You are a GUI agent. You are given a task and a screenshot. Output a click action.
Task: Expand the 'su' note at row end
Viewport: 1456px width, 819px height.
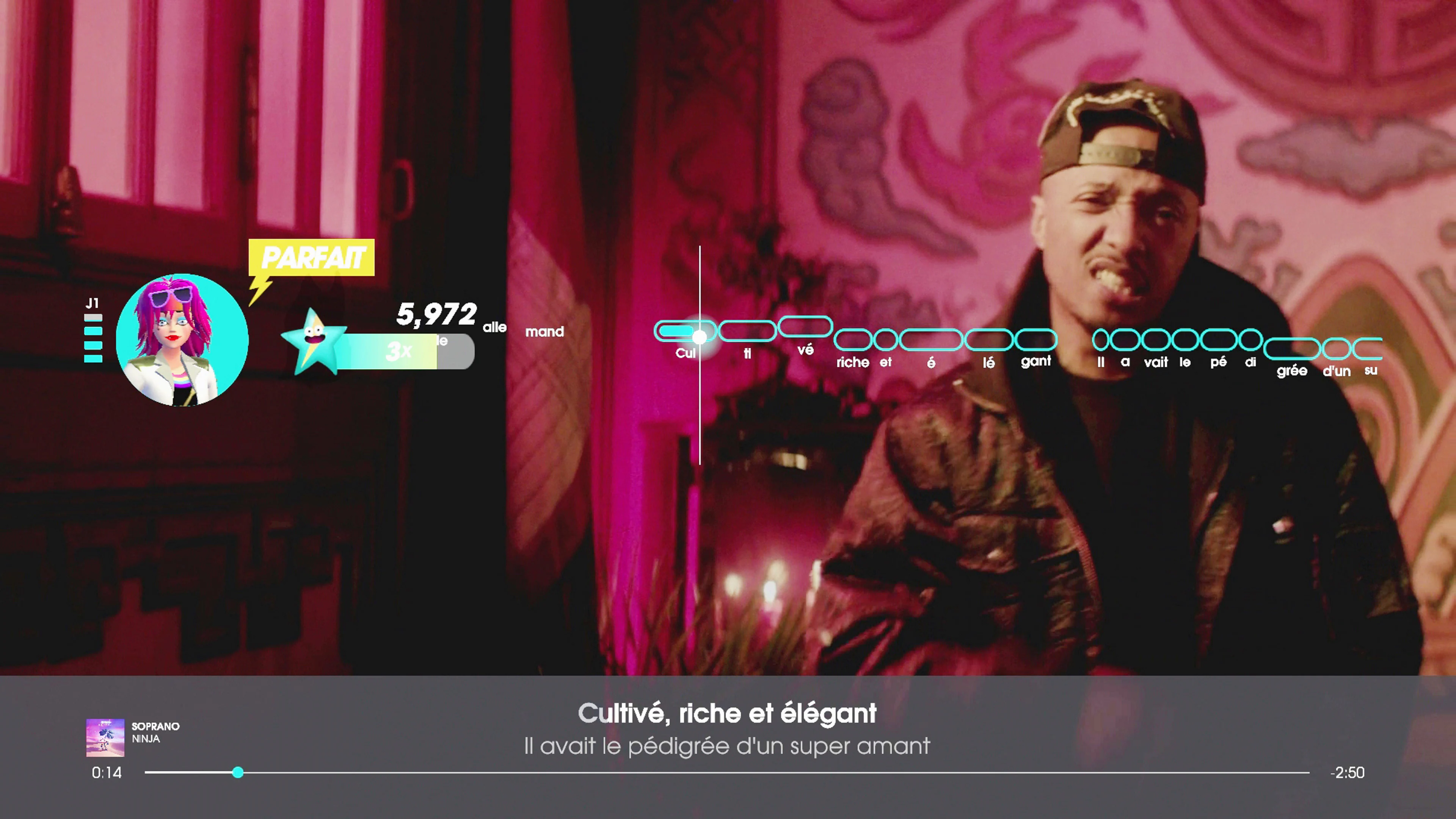point(1372,349)
